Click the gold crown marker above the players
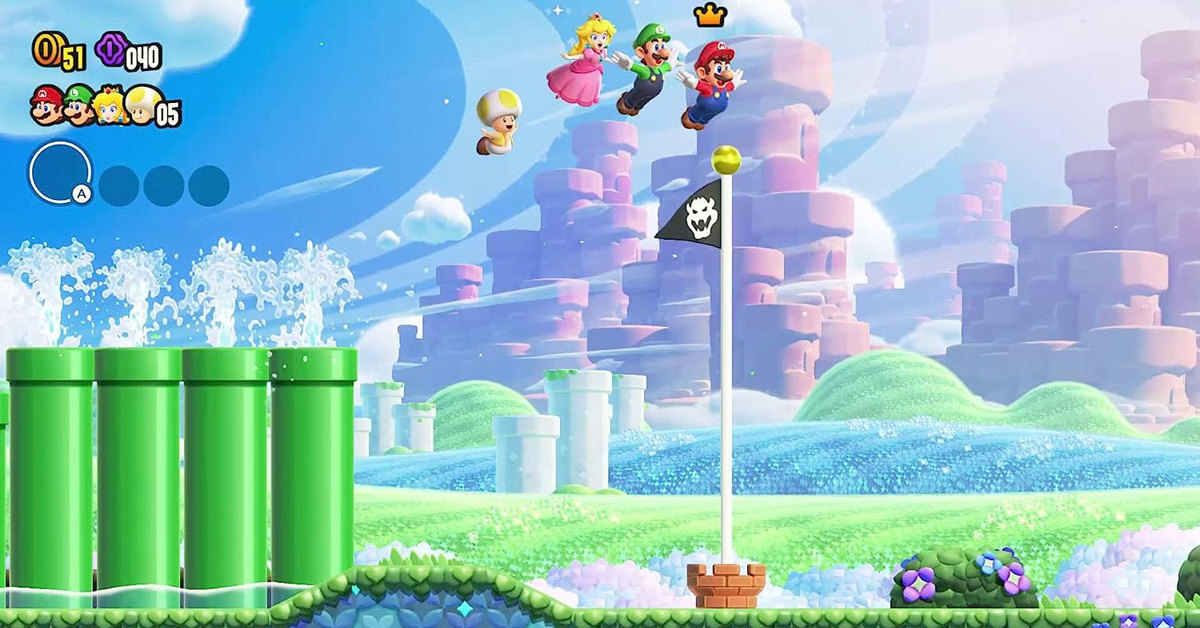This screenshot has height=628, width=1200. click(x=710, y=15)
